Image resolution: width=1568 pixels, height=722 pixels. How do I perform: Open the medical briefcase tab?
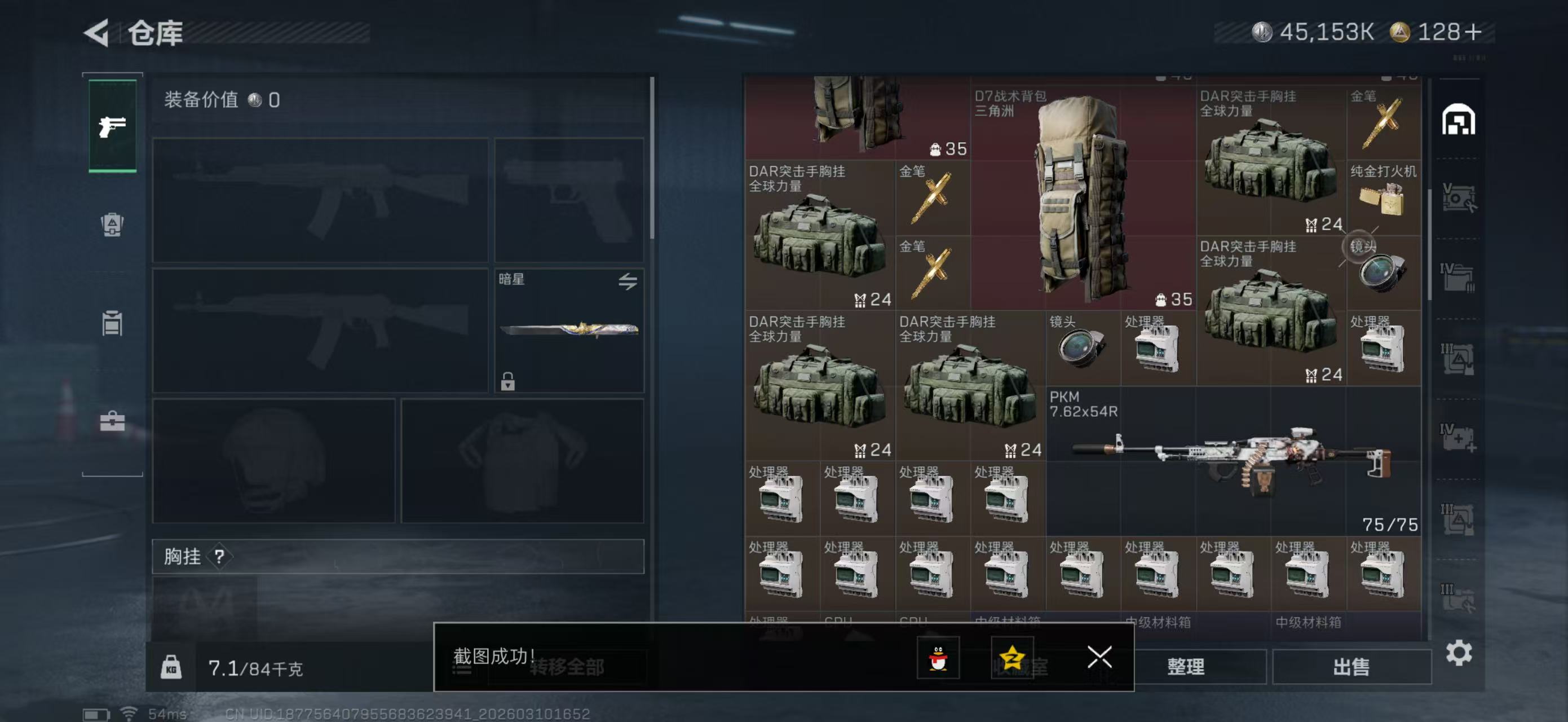(112, 421)
